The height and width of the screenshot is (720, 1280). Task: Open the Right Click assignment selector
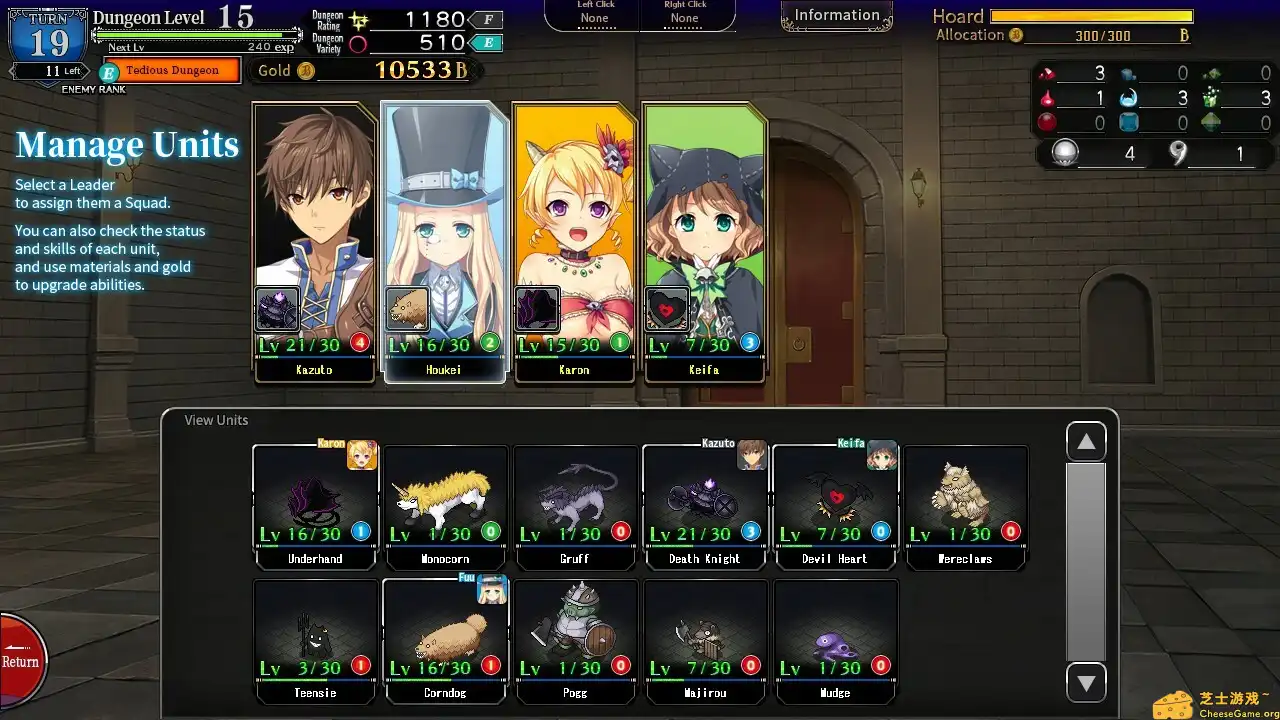tap(685, 16)
